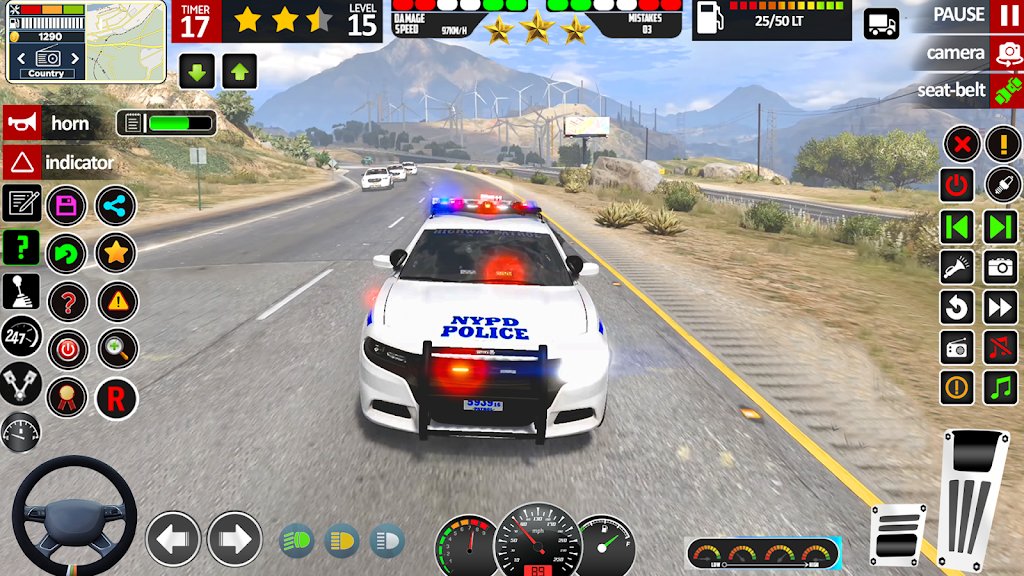Switch the camera view

coord(1005,53)
